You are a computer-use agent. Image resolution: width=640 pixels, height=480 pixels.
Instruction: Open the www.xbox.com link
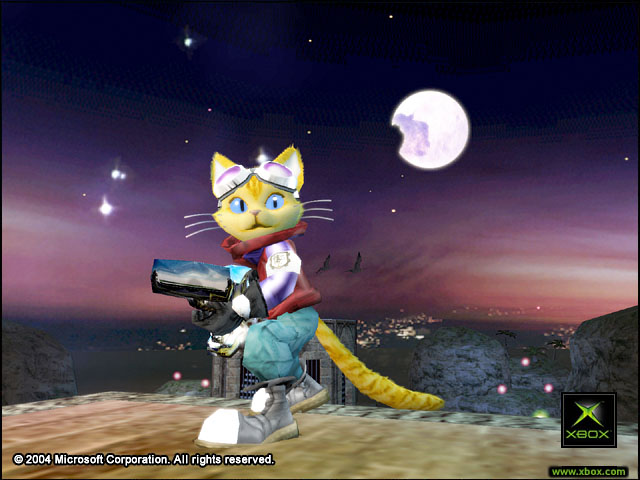tap(588, 471)
